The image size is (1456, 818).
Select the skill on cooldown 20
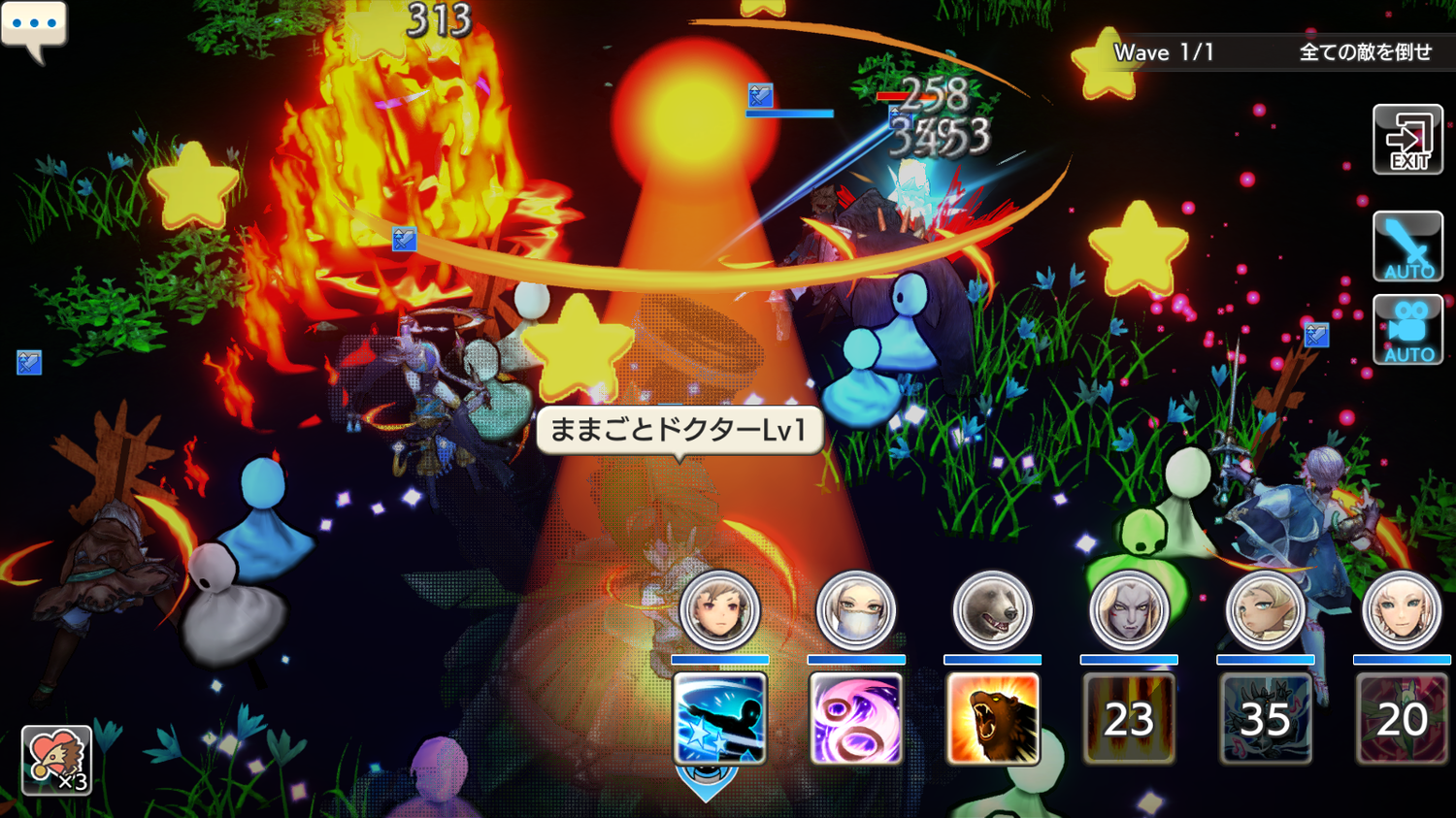1402,719
